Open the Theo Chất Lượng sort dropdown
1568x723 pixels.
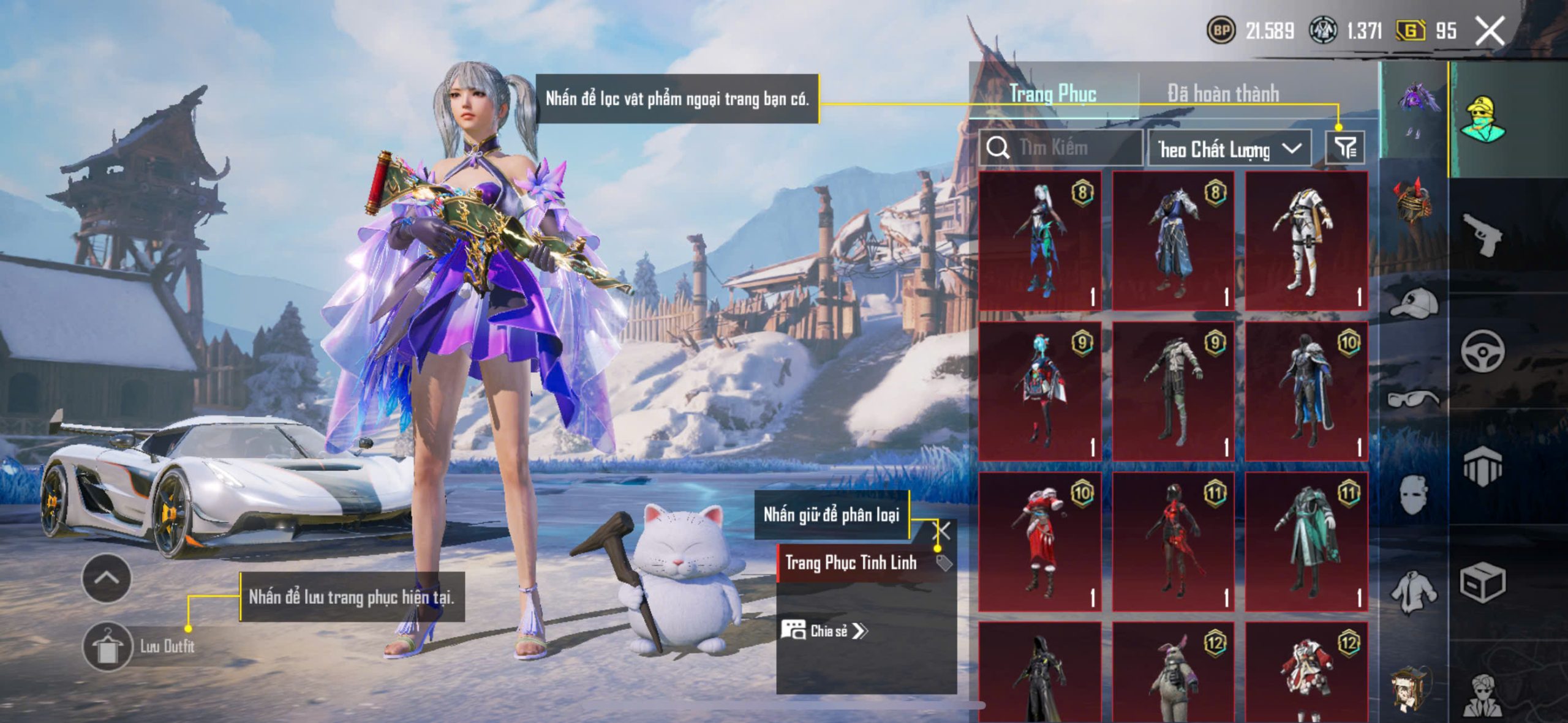point(1229,149)
